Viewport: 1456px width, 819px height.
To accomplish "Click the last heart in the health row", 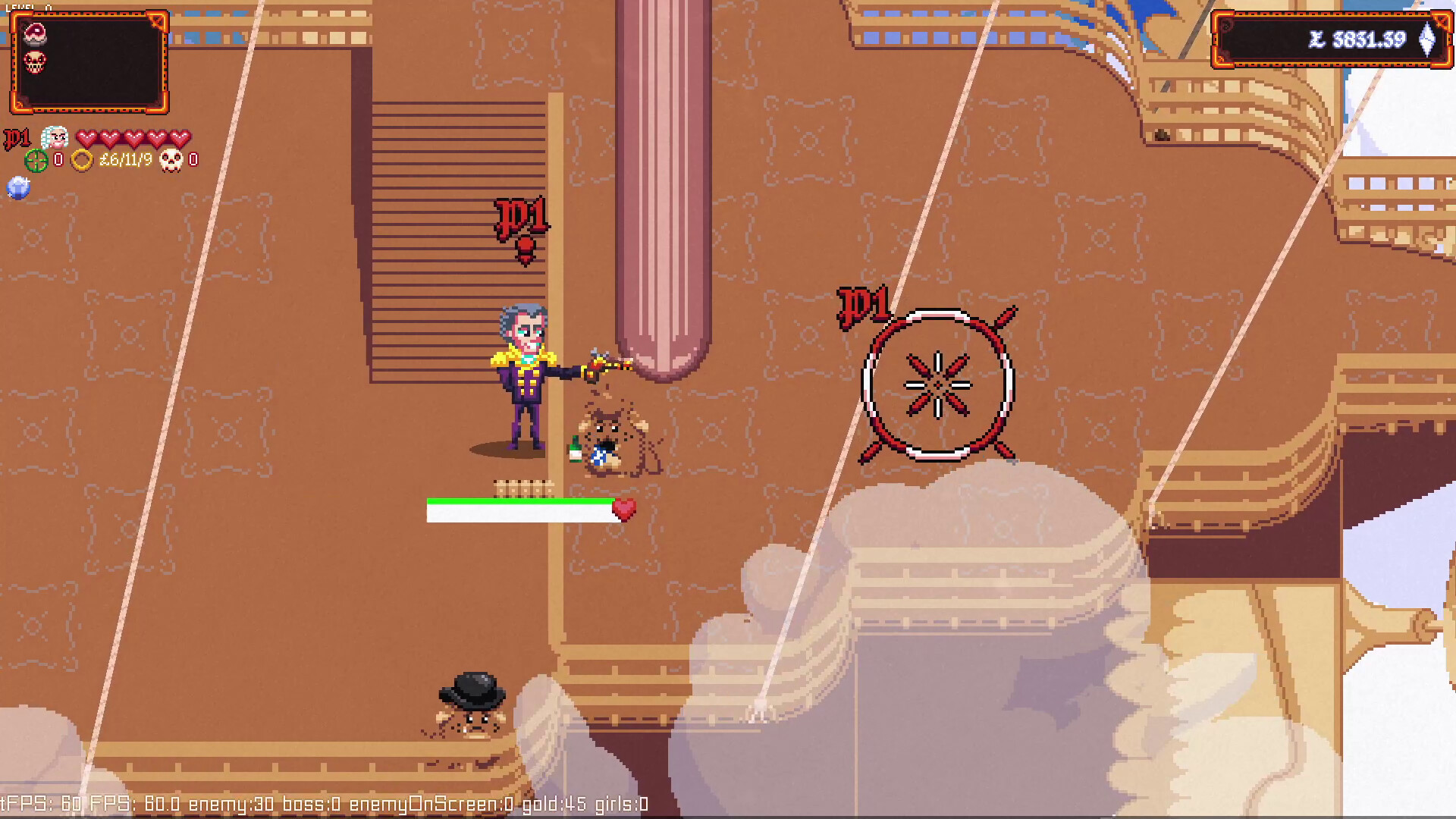I will [180, 138].
